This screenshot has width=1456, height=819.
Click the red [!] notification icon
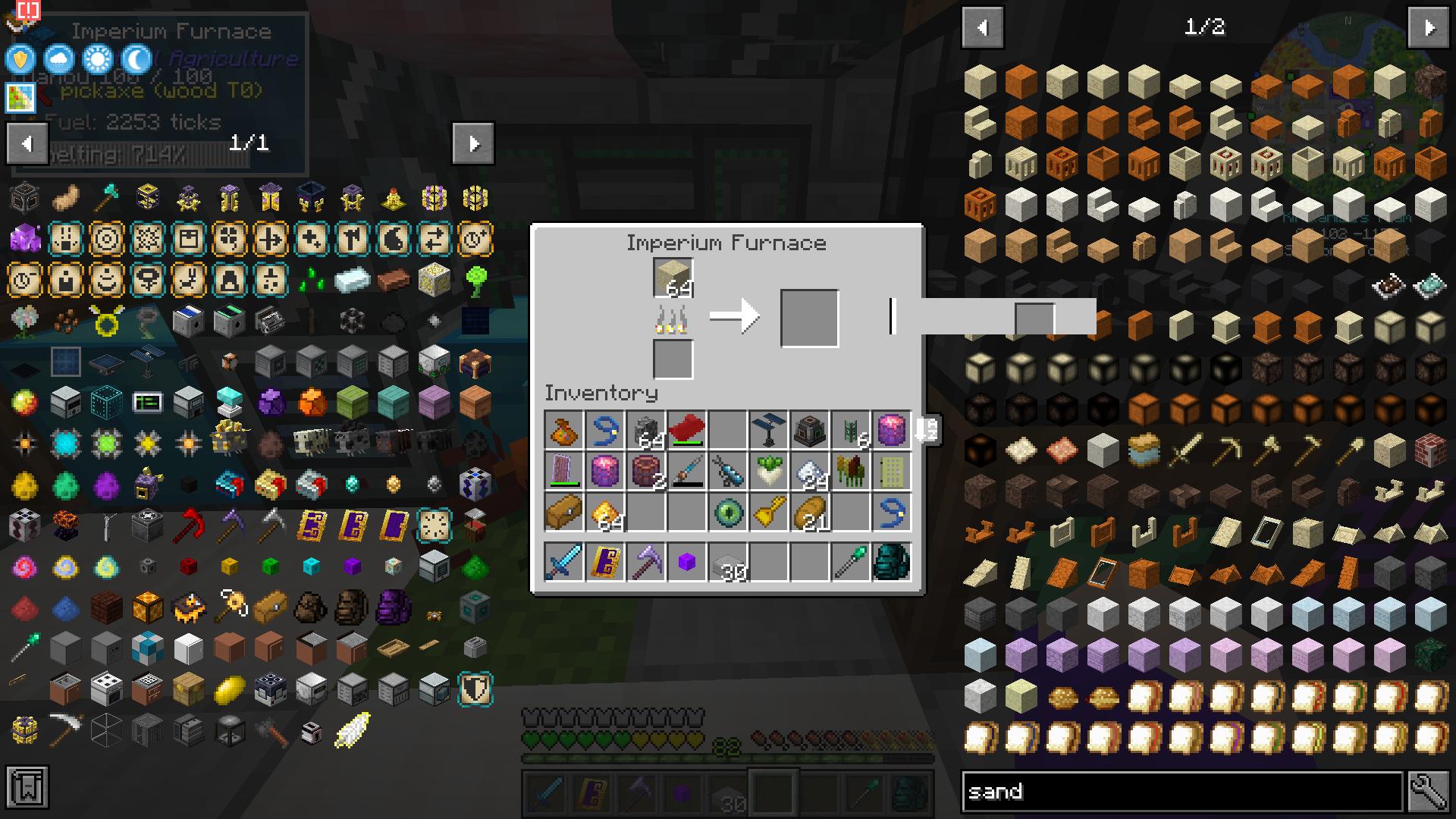[29, 10]
